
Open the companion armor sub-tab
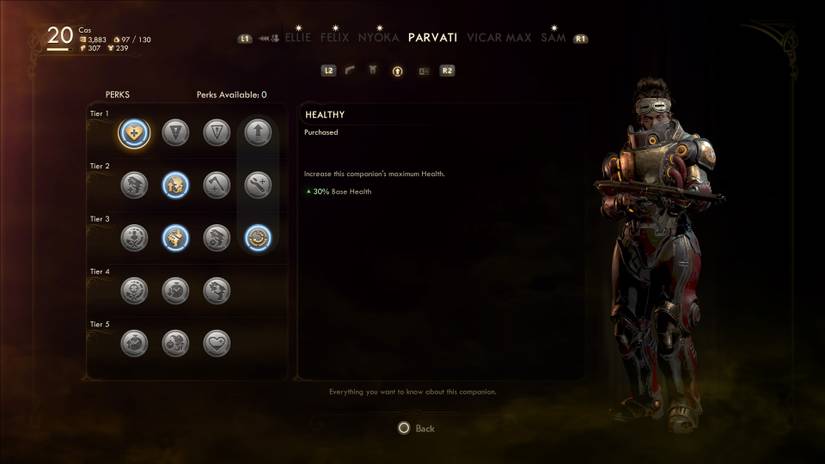[x=373, y=71]
